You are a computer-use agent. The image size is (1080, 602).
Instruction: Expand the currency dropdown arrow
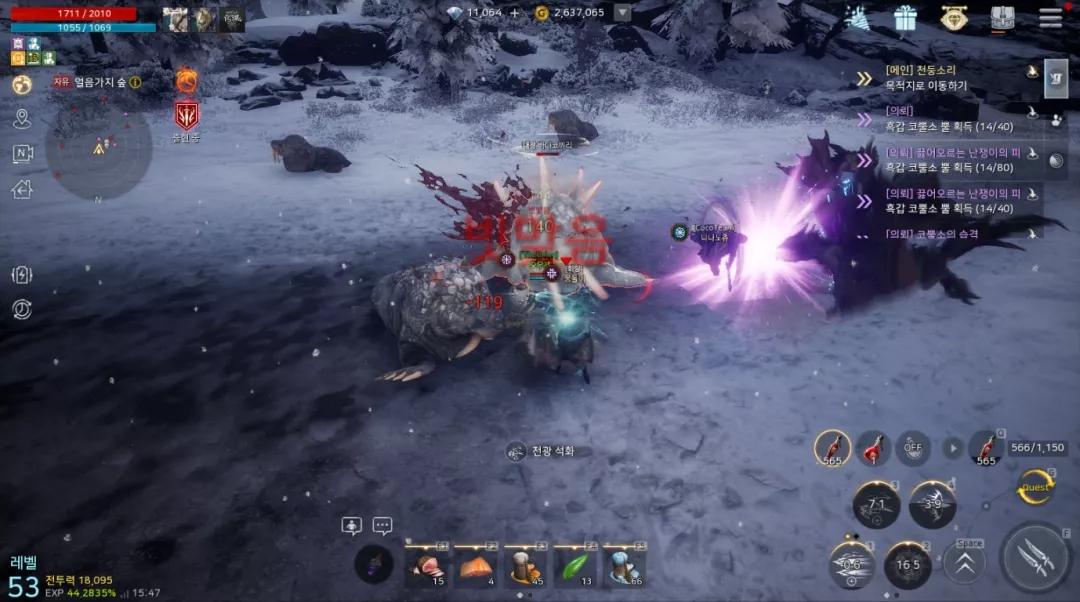click(x=622, y=13)
